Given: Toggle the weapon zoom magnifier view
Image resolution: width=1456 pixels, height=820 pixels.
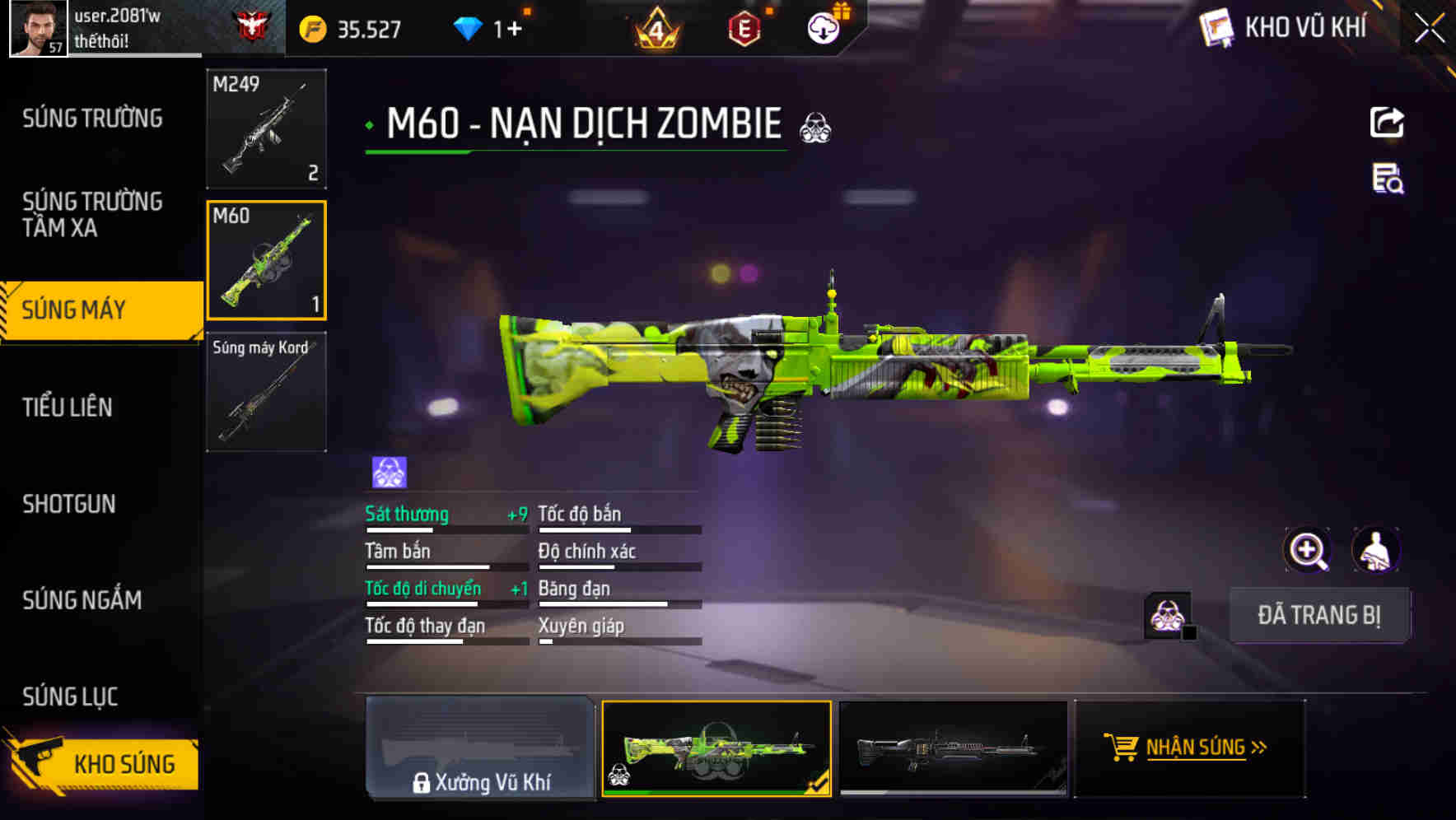Looking at the screenshot, I should point(1307,549).
